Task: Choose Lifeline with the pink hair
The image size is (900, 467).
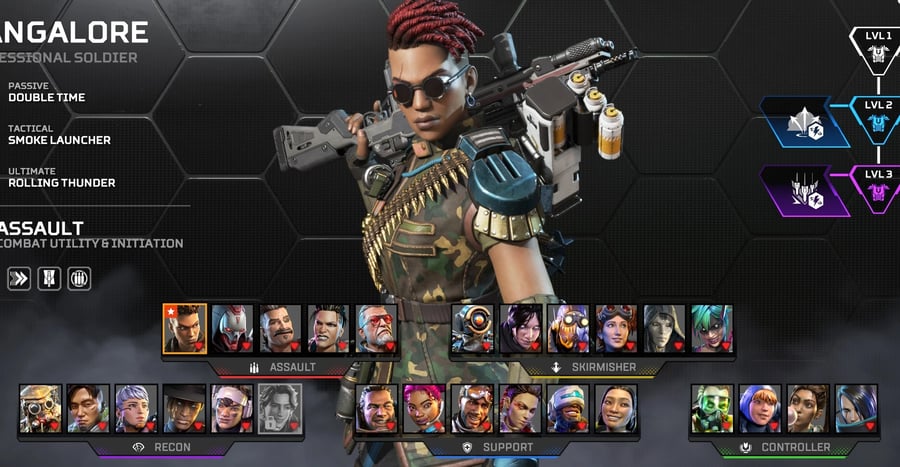Action: click(x=424, y=408)
